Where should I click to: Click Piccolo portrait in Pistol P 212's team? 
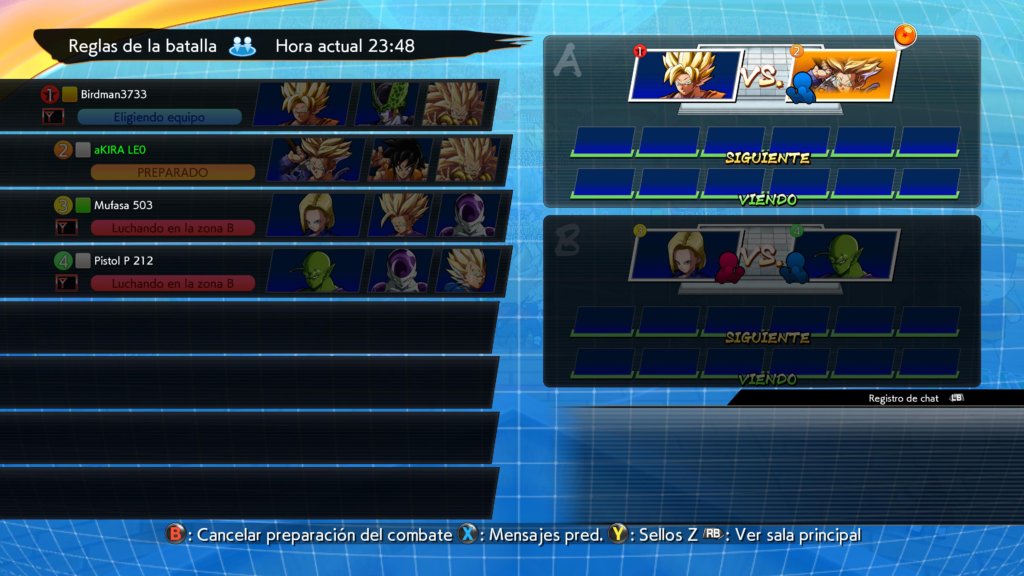[x=322, y=269]
